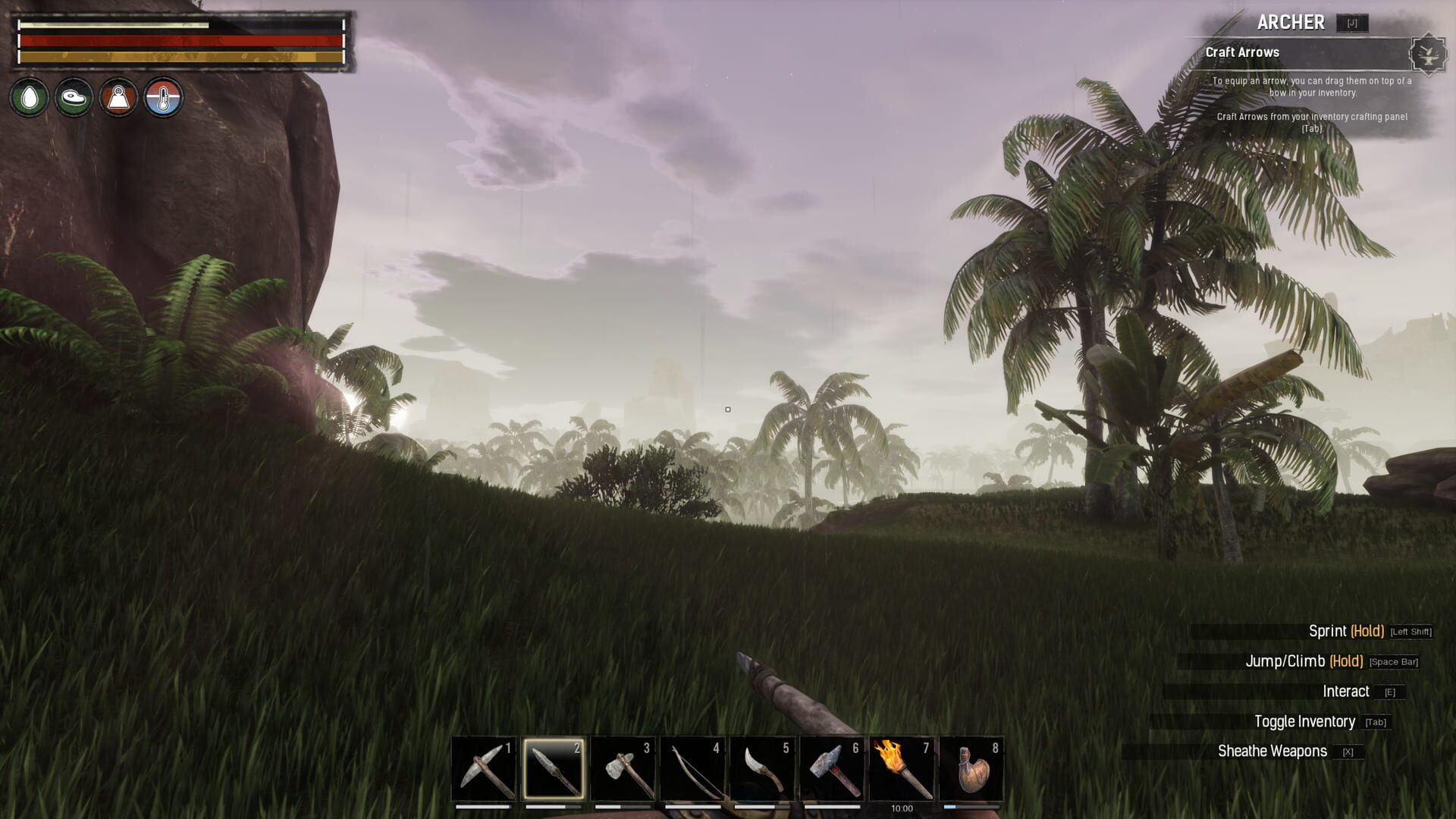Screen dimensions: 1456x819
Task: Select the burning torch hotbar slot
Action: [902, 768]
